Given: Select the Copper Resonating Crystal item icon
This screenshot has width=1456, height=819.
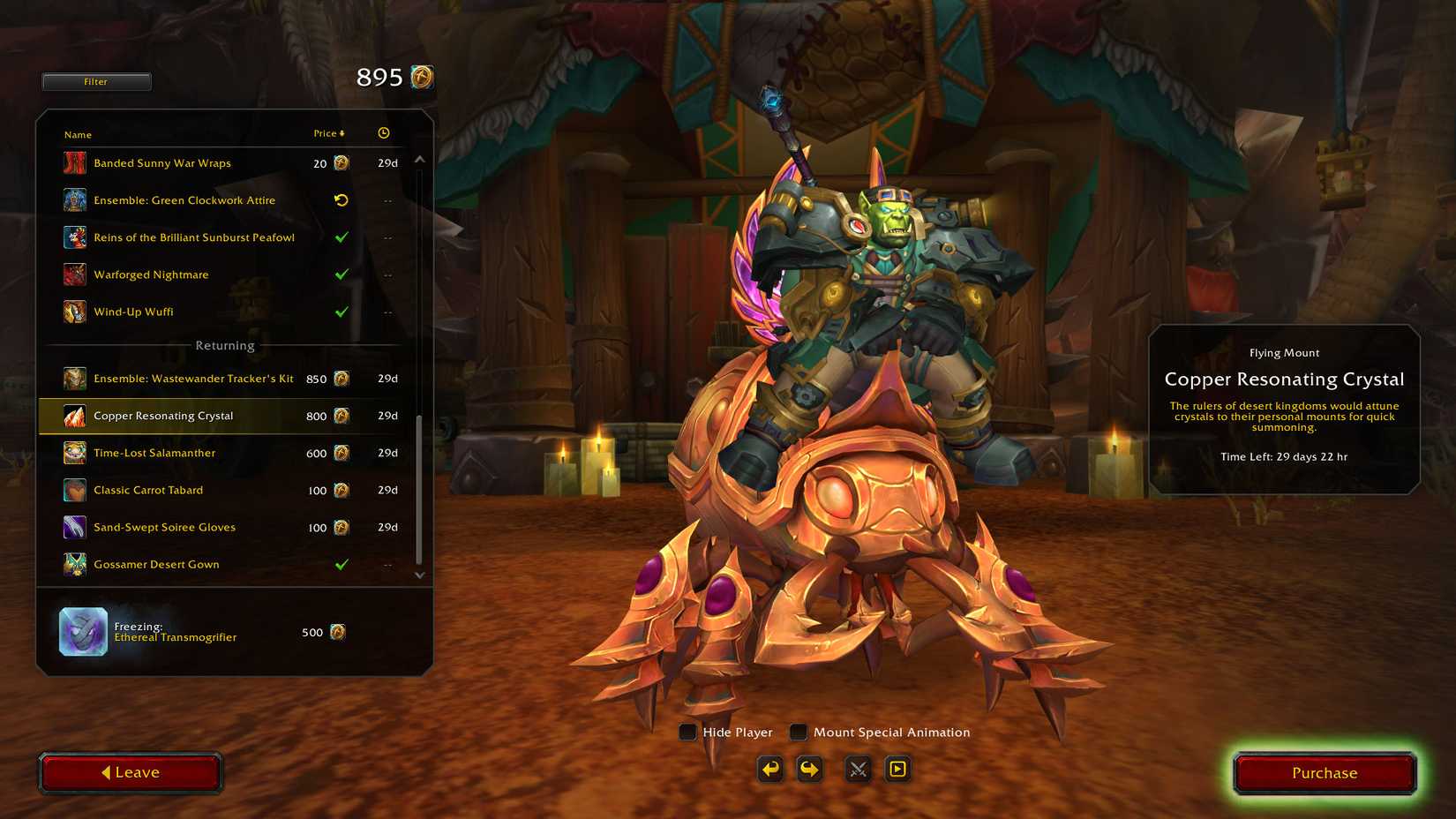Looking at the screenshot, I should 73,415.
